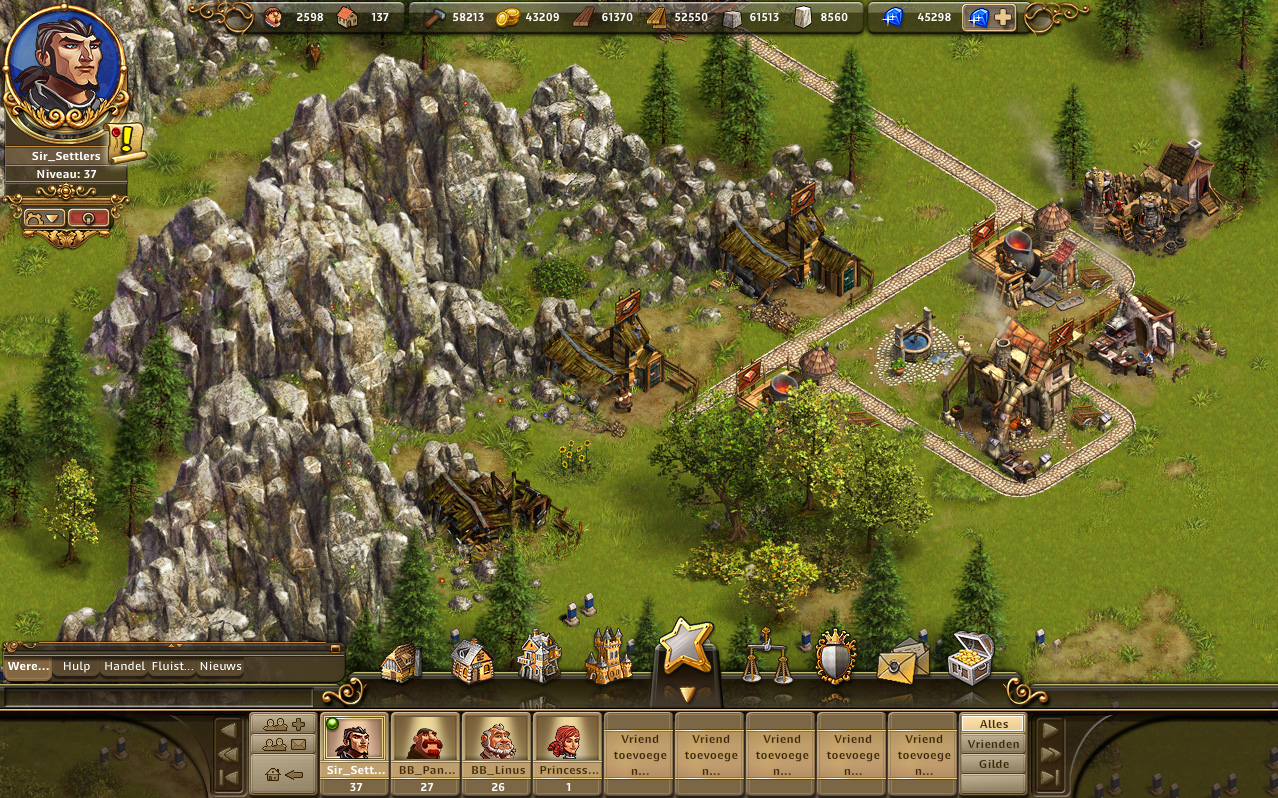
Task: Select the Alles friend list filter
Action: (993, 723)
